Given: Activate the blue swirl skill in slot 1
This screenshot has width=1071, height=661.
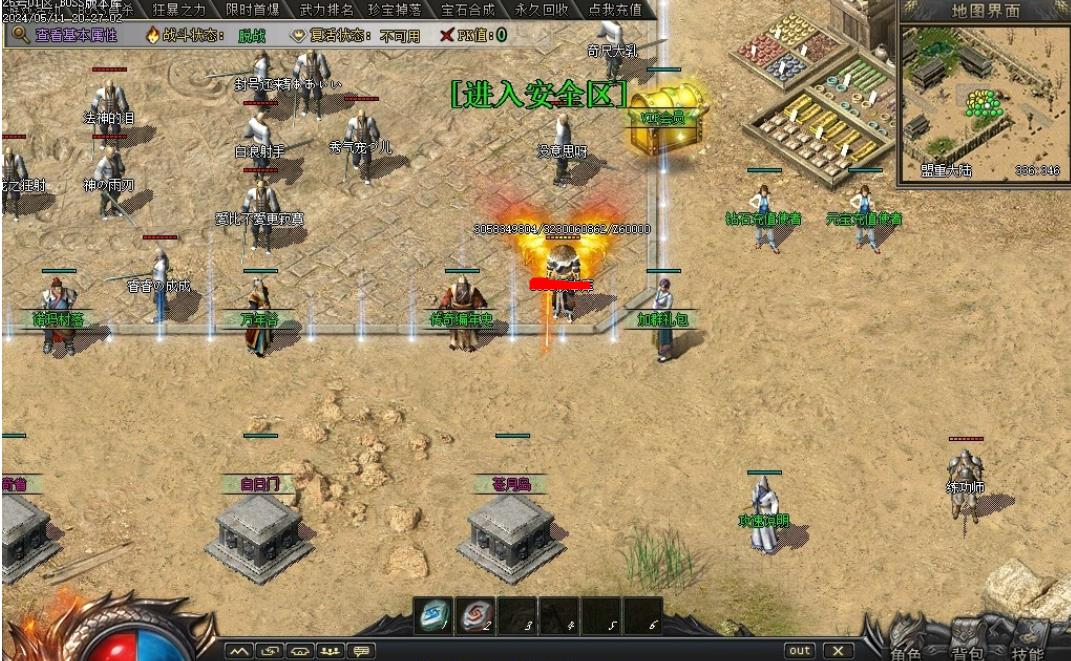Looking at the screenshot, I should pos(433,616).
